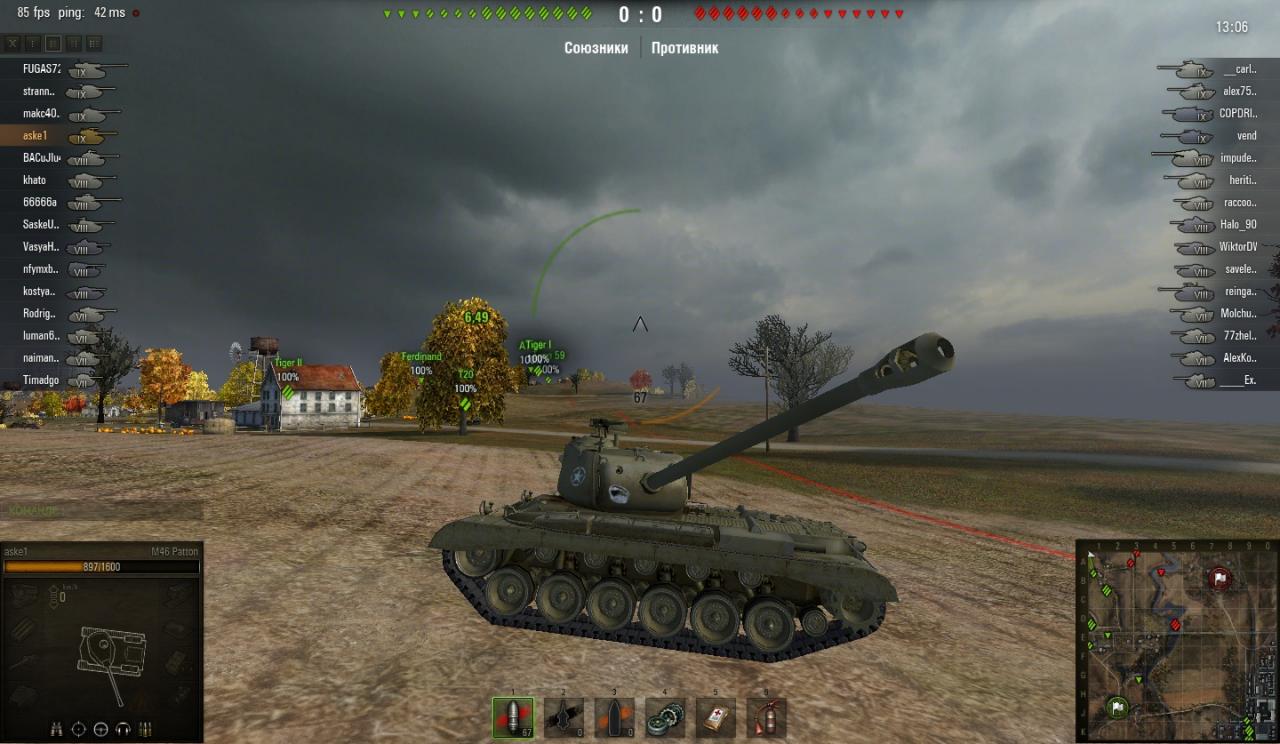This screenshot has height=744, width=1280.
Task: Click the X player-panel mode button
Action: coord(13,44)
